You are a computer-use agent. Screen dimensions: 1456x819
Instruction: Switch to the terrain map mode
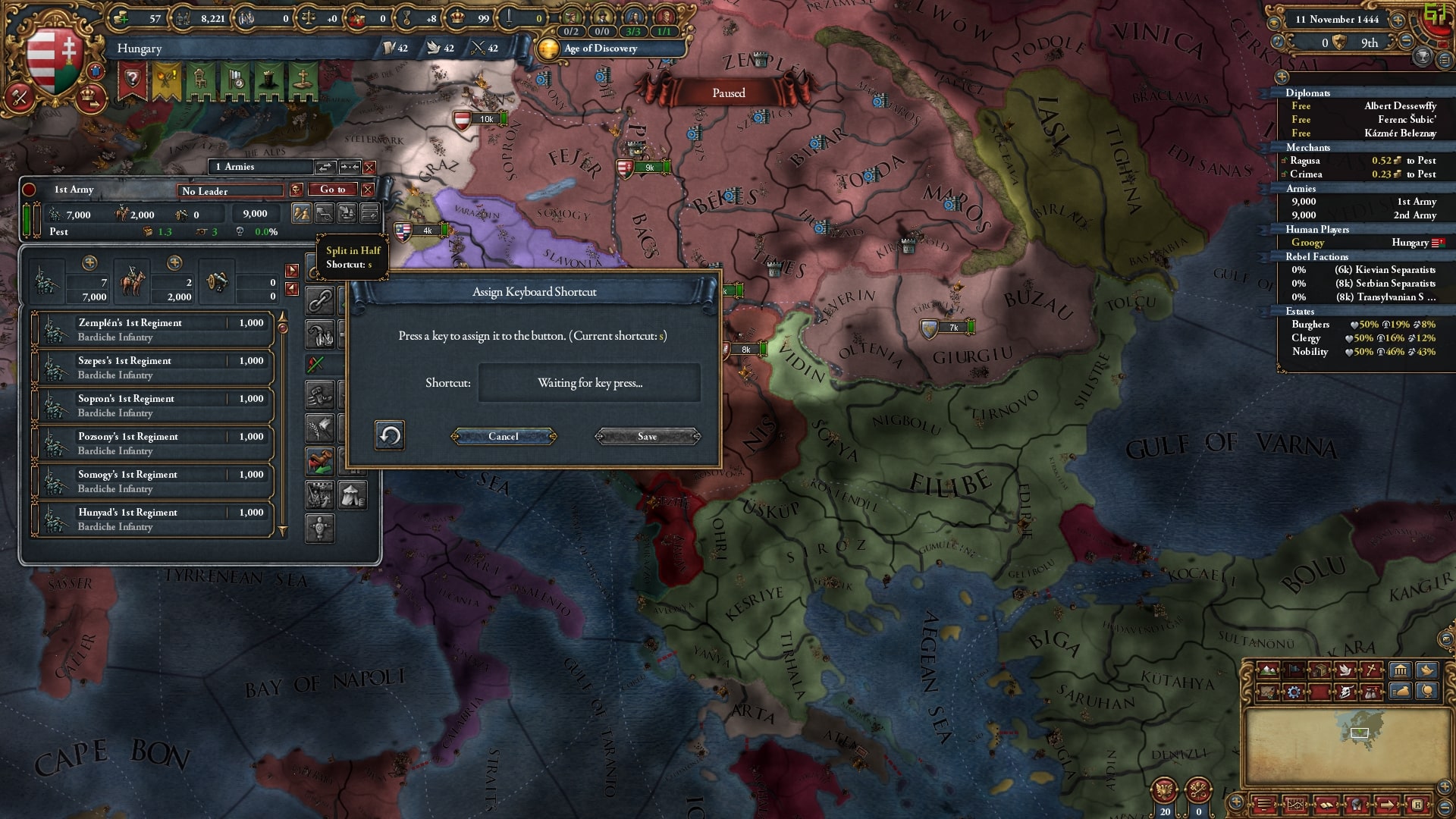(1267, 670)
